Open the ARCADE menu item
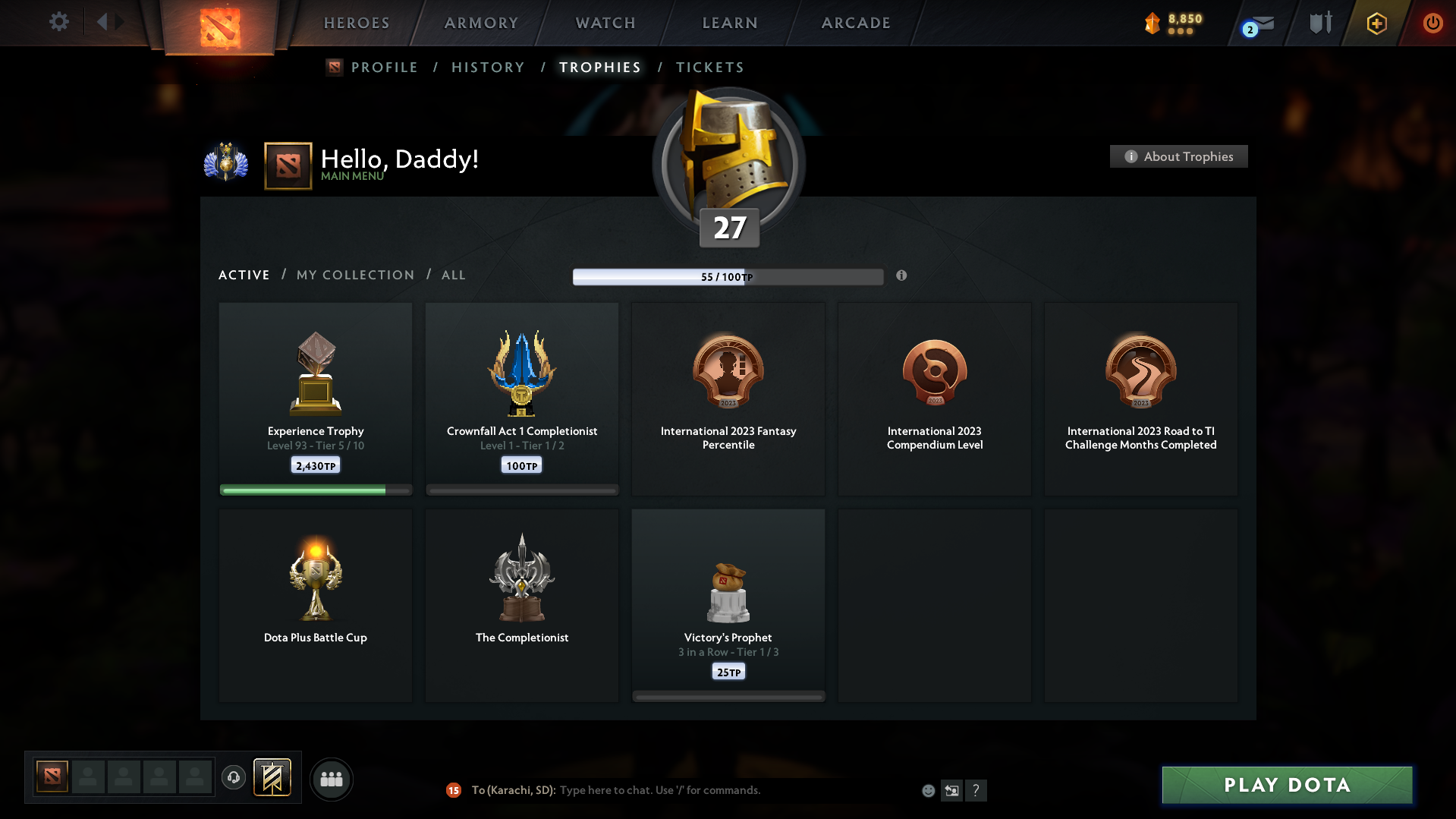1456x819 pixels. pyautogui.click(x=855, y=23)
